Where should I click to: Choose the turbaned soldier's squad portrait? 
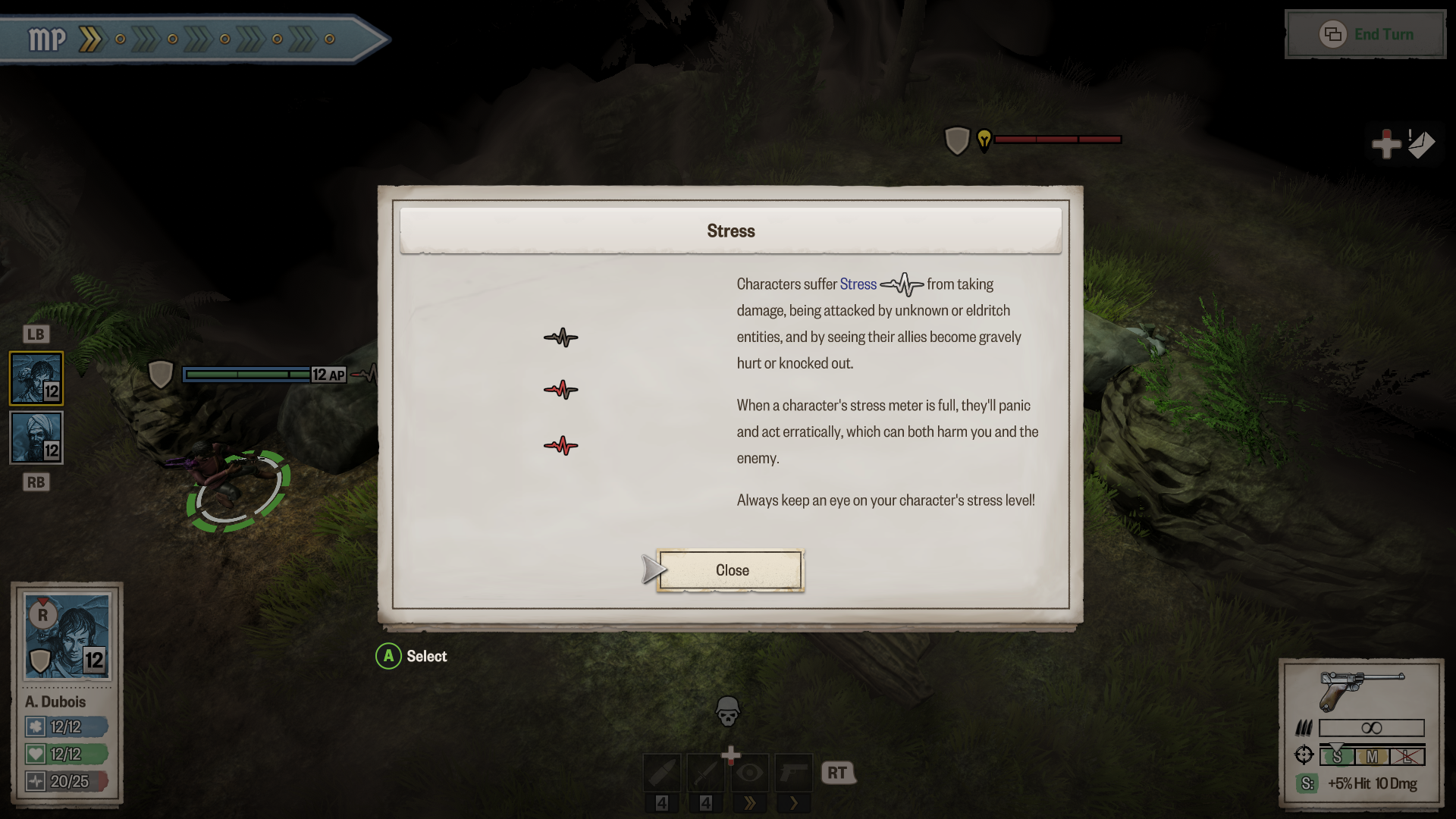pyautogui.click(x=36, y=438)
